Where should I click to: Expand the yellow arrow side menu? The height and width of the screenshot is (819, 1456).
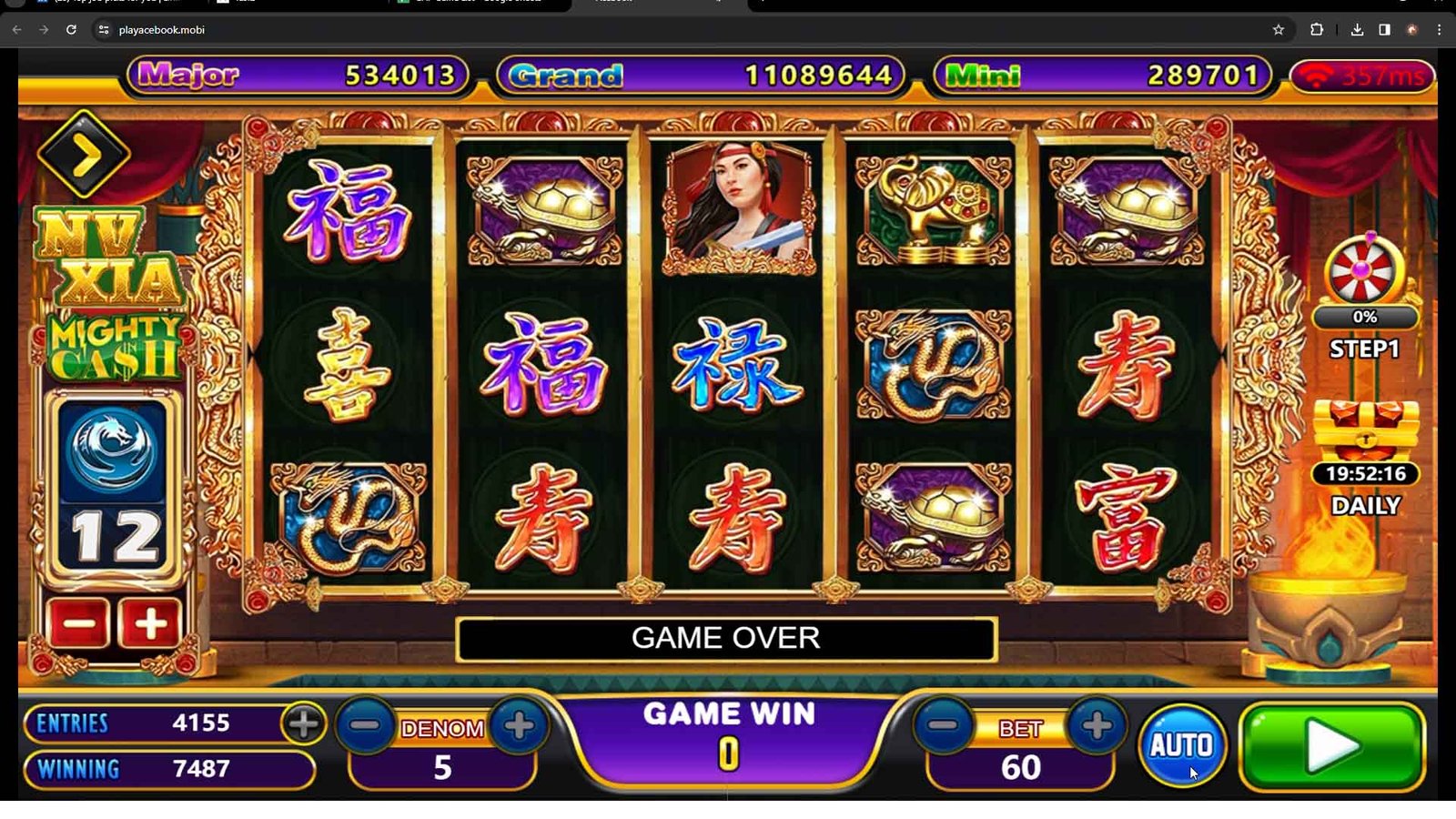(x=84, y=156)
